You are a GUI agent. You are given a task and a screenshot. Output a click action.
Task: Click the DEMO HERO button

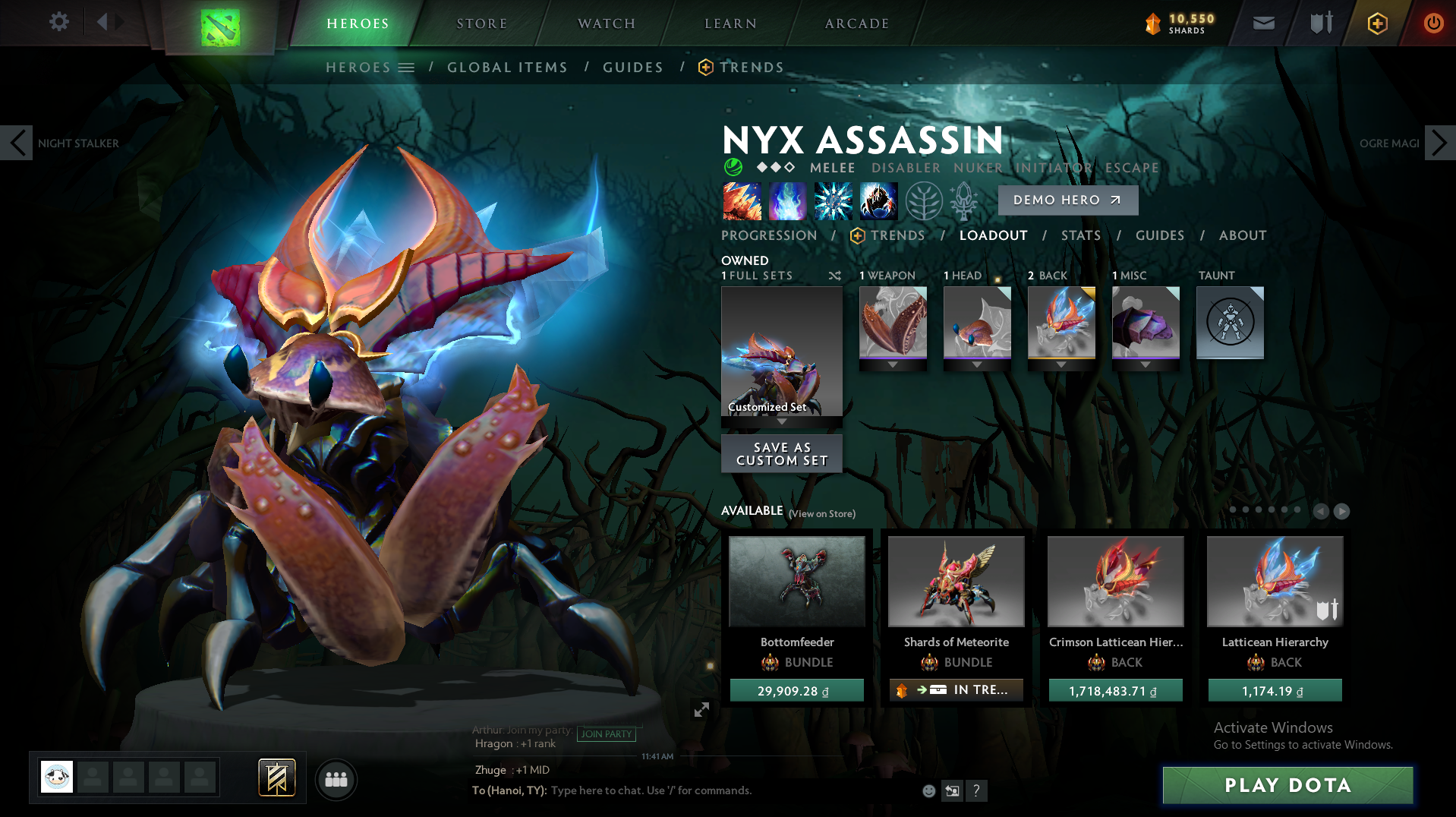[1067, 200]
